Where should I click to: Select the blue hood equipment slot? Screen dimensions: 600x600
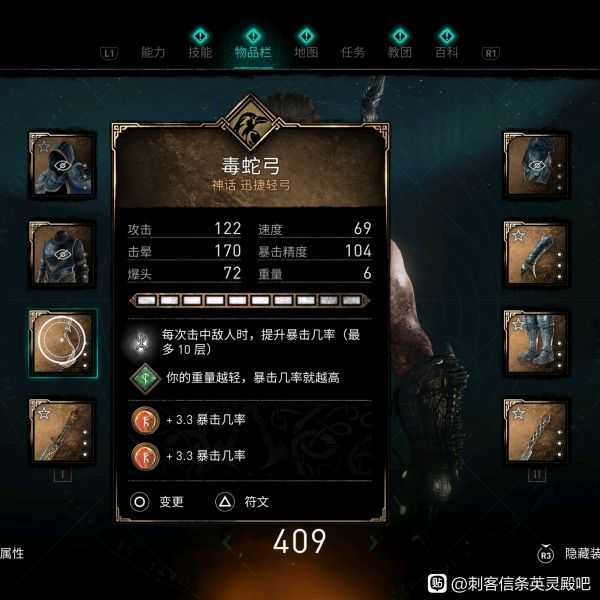click(62, 163)
